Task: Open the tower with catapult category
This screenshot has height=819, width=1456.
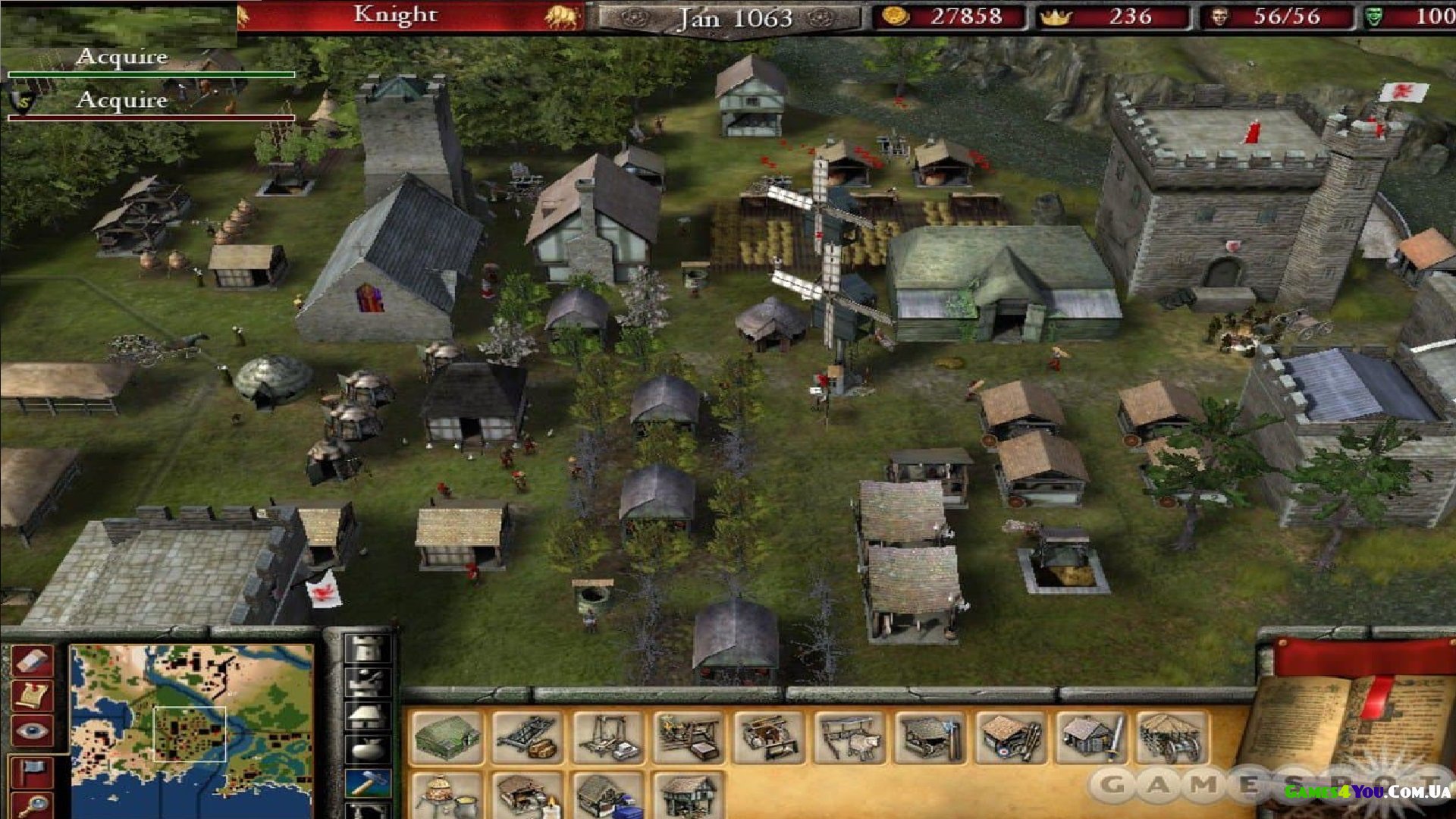Action: coord(368,682)
